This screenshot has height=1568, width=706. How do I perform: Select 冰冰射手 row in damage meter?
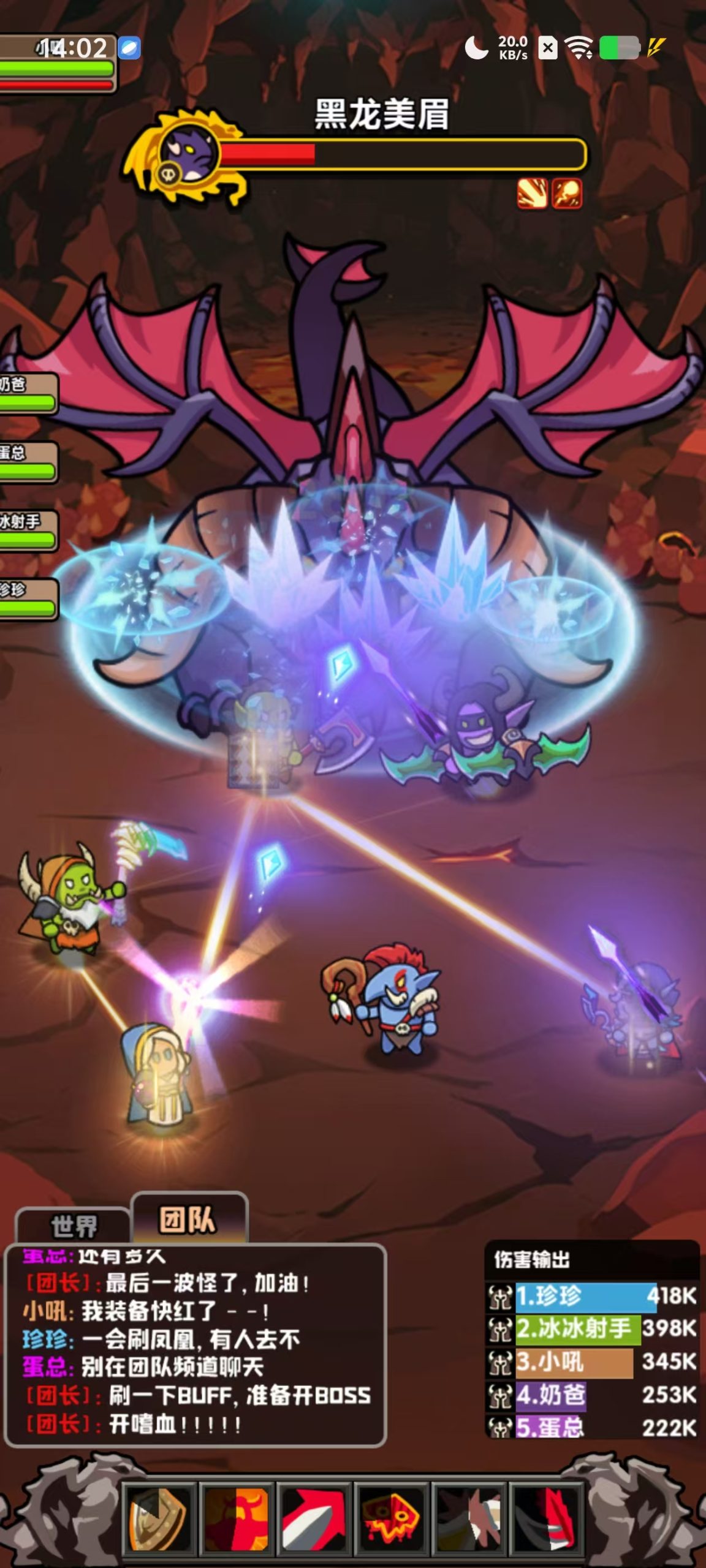(x=592, y=1329)
